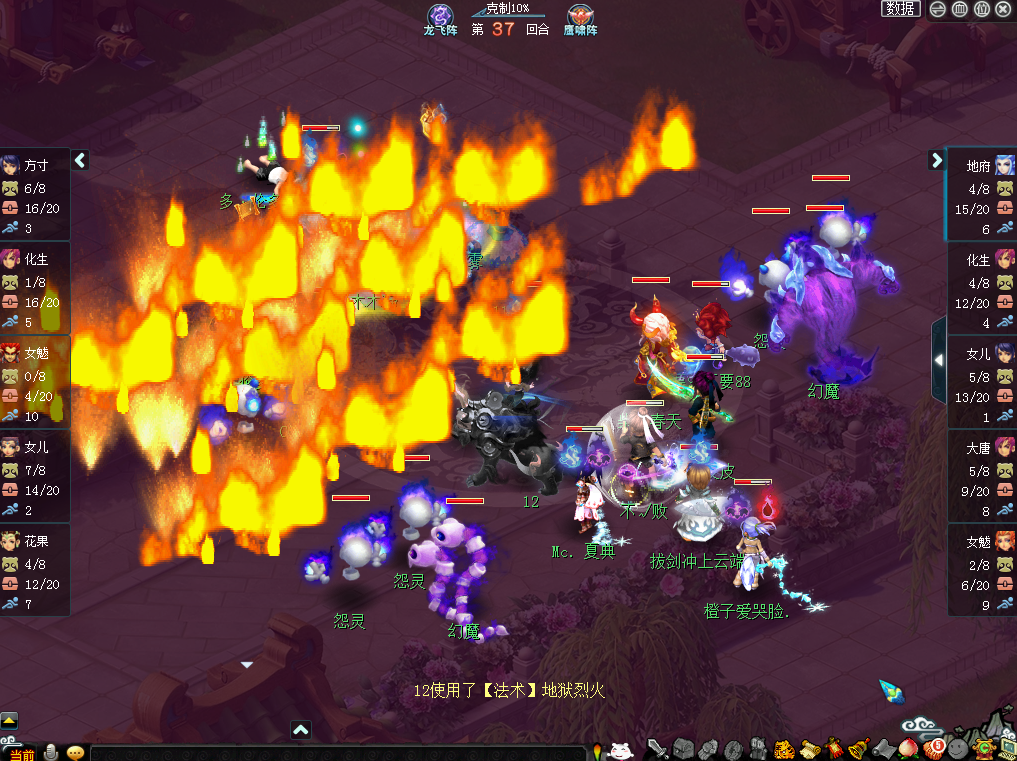Close the battle view with the X button

(1003, 9)
